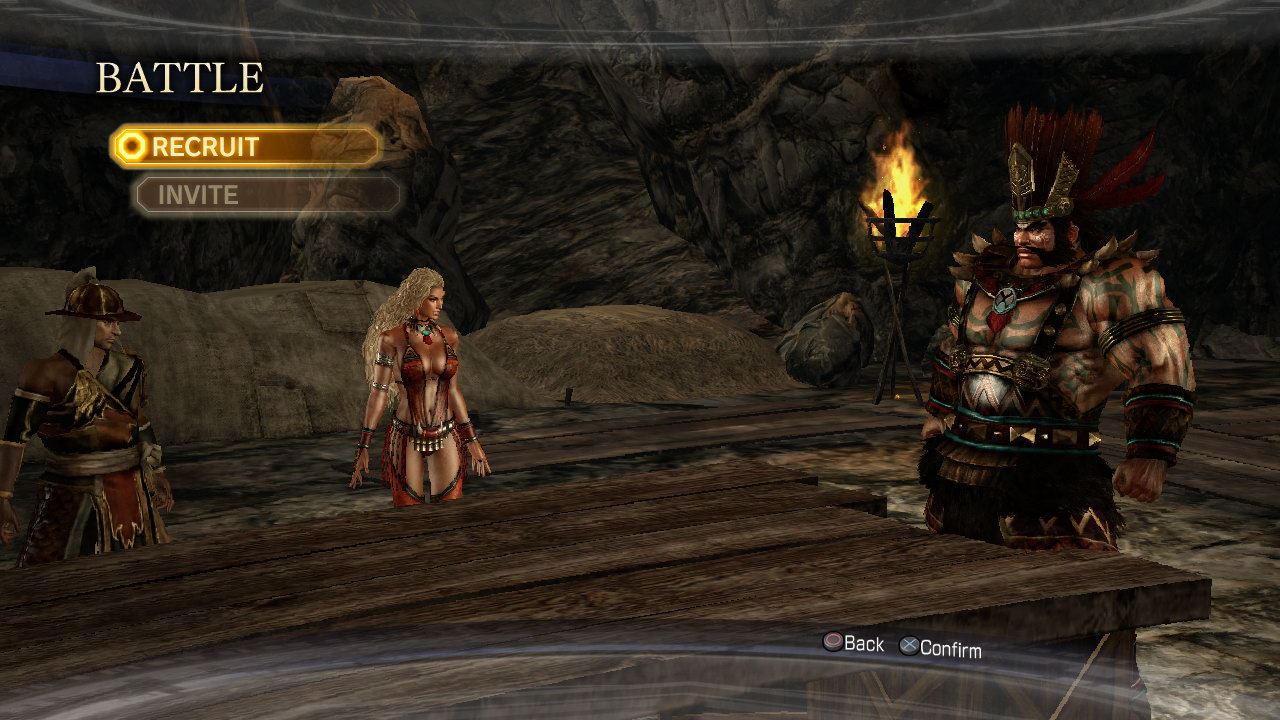Choose the INVITE menu entry
Viewport: 1280px width, 720px height.
click(266, 195)
